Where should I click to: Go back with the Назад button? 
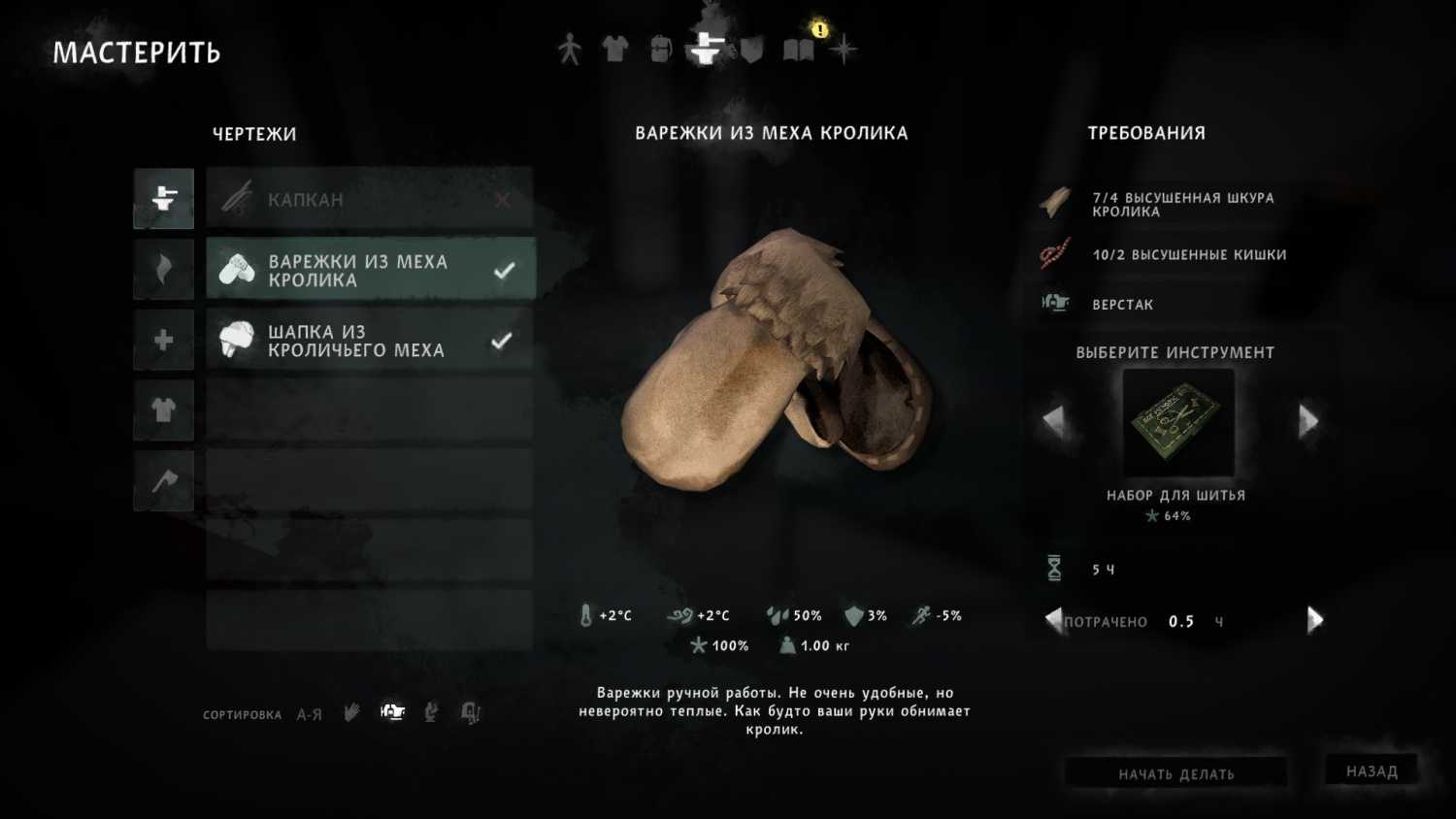point(1372,770)
